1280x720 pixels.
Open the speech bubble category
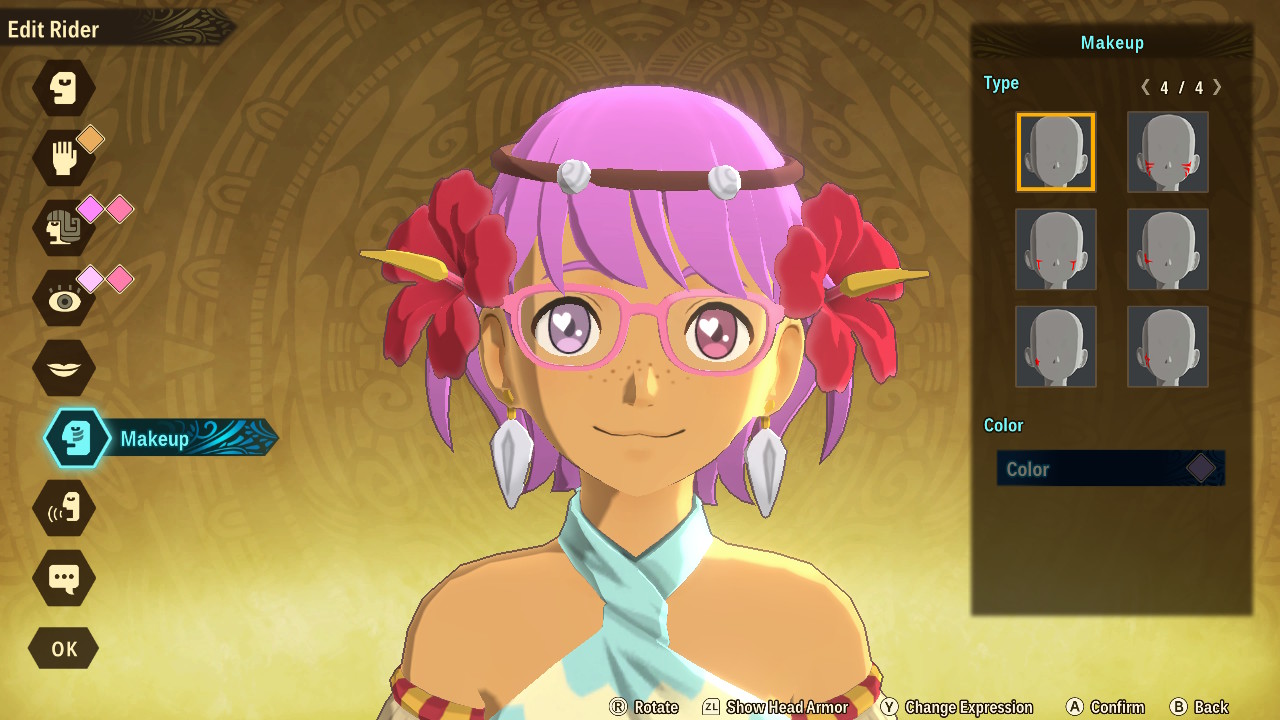[x=64, y=578]
